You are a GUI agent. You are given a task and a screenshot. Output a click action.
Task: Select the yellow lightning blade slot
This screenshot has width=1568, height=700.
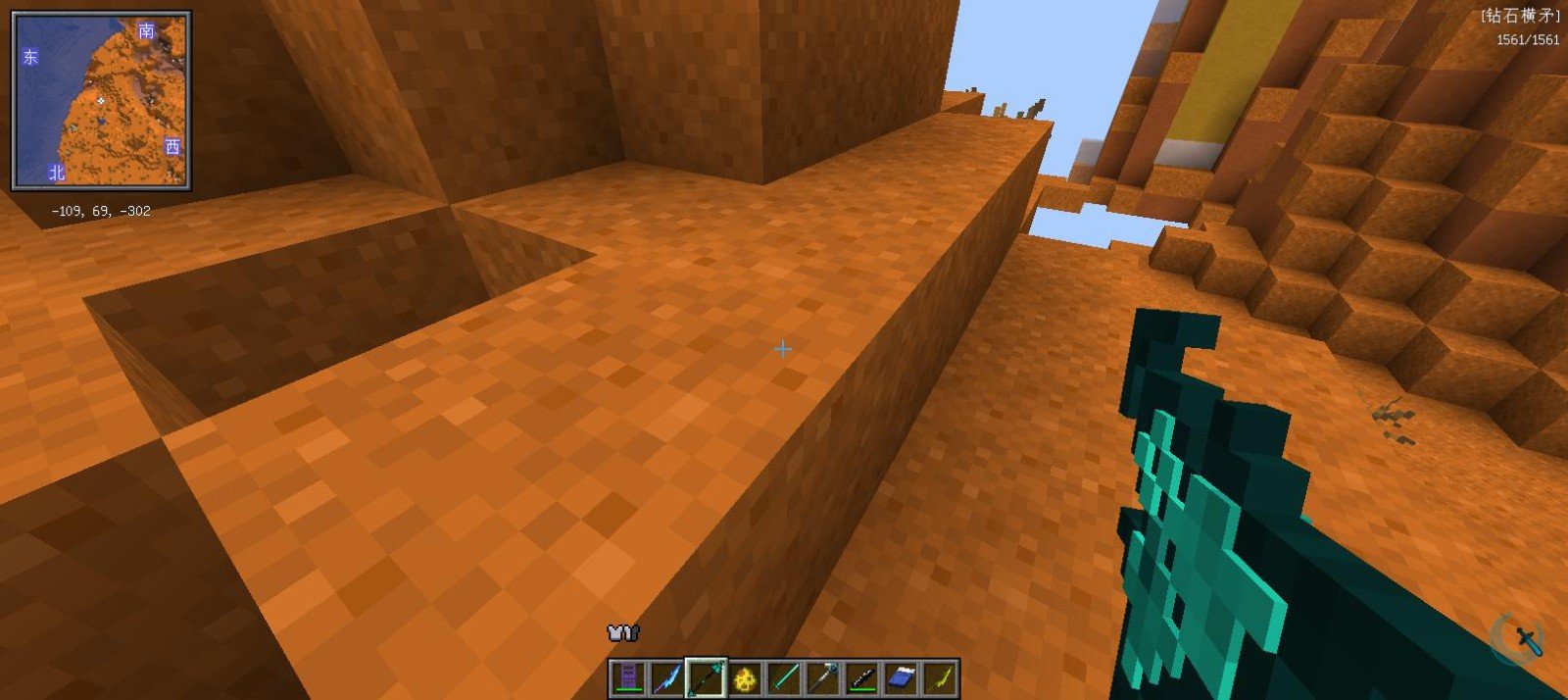point(941,677)
